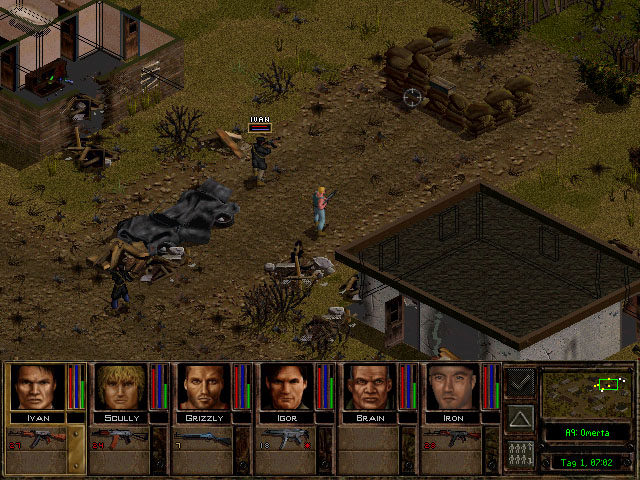Choose Grizzly's portrait
This screenshot has width=640, height=480.
[204, 387]
